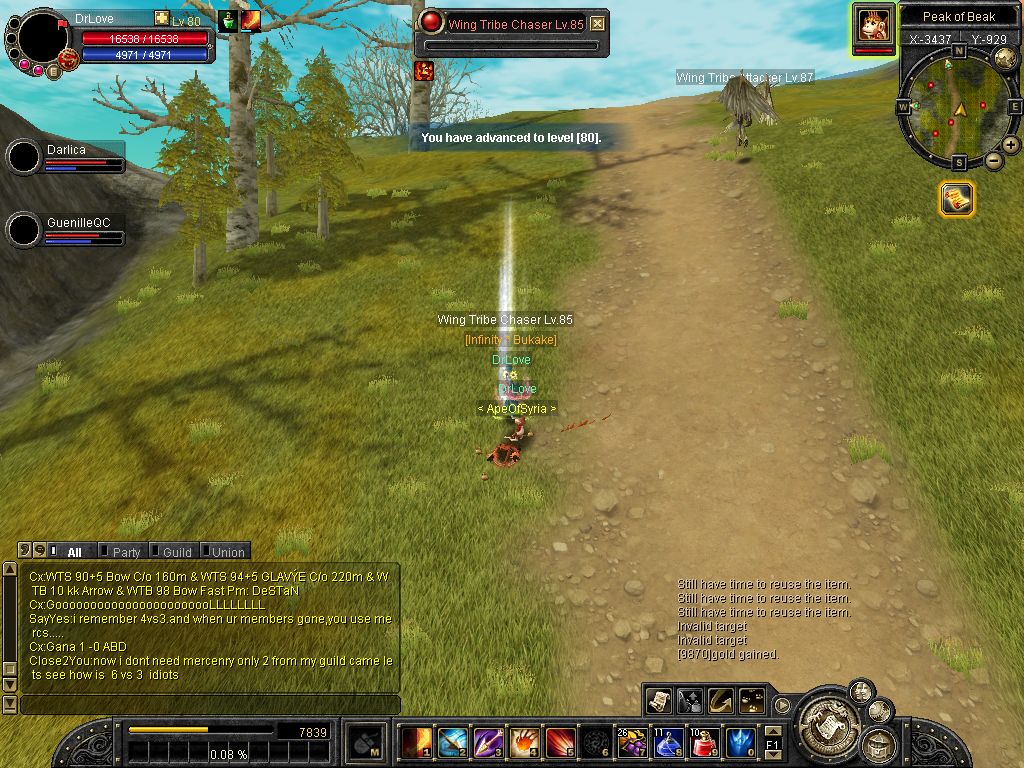Image resolution: width=1024 pixels, height=768 pixels.
Task: Zoom out the minimap with minus button
Action: 993,160
